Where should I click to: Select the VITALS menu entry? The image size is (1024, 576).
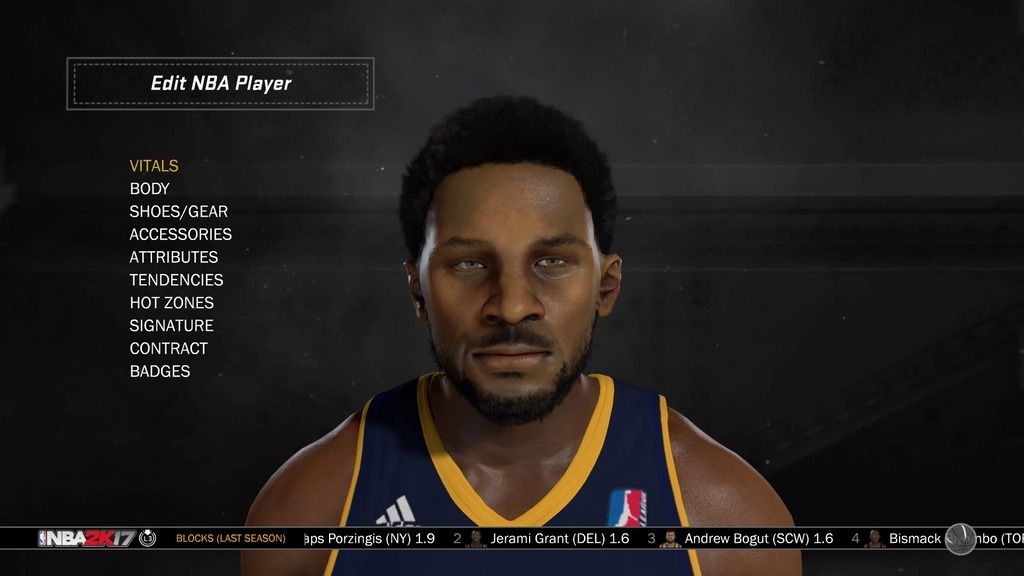pos(154,166)
